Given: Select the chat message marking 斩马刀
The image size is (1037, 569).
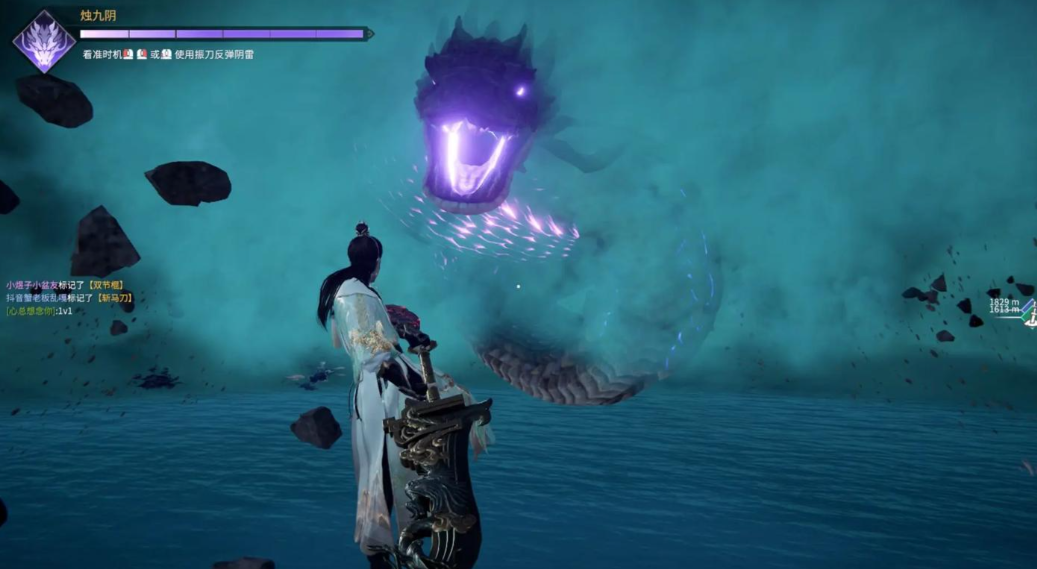Looking at the screenshot, I should [69, 298].
